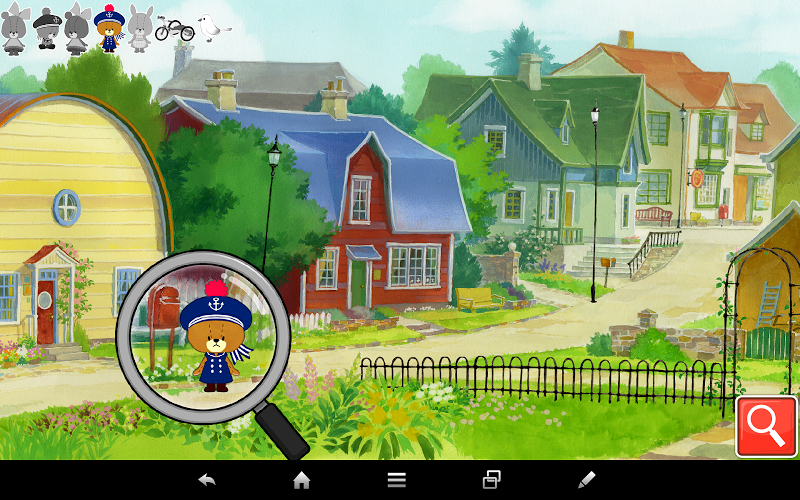This screenshot has width=800, height=500.
Task: Choose the grey bear wearing a cap icon
Action: tap(46, 29)
